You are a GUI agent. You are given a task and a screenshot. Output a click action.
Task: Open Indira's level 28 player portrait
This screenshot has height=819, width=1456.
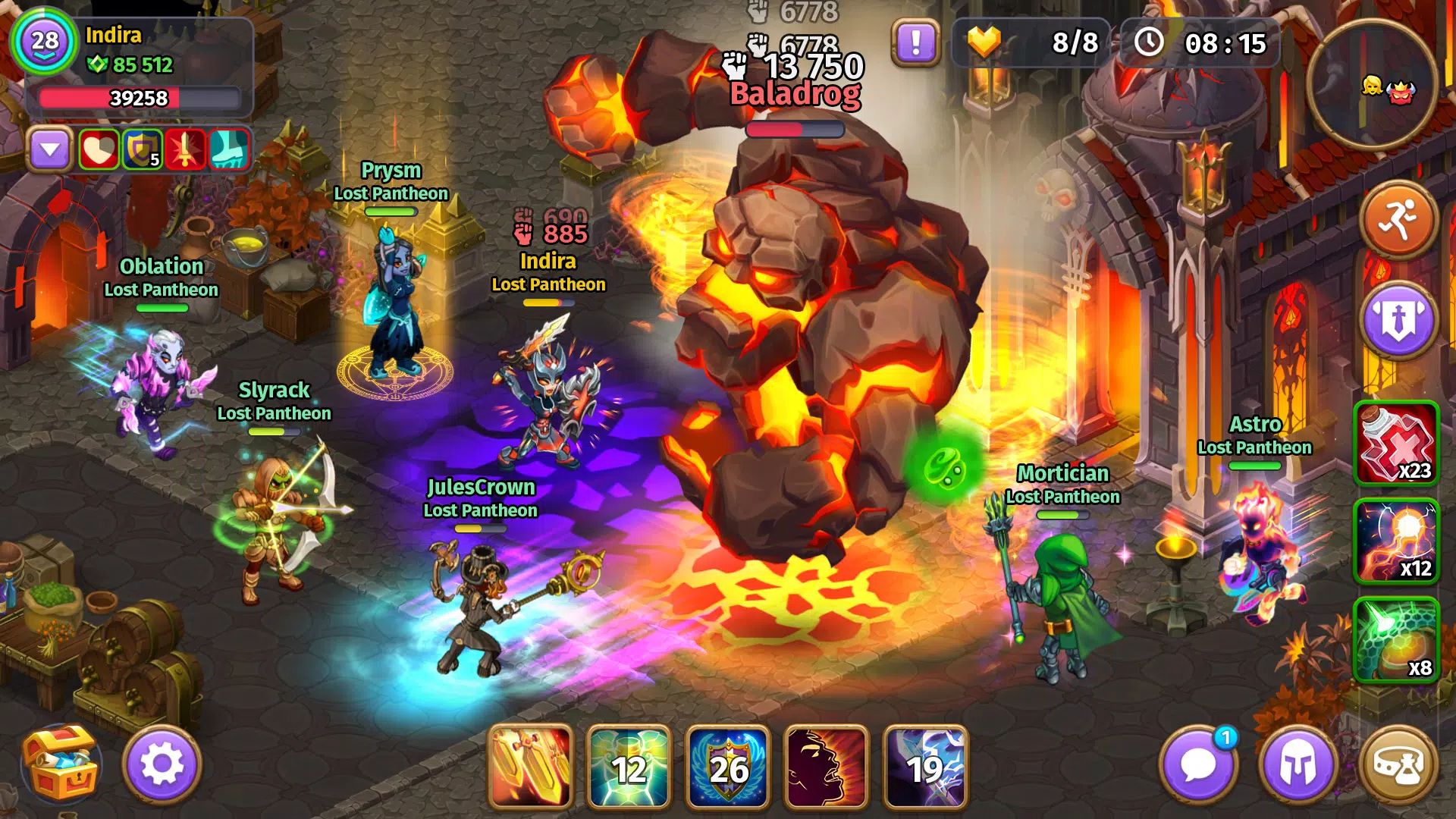pyautogui.click(x=44, y=41)
